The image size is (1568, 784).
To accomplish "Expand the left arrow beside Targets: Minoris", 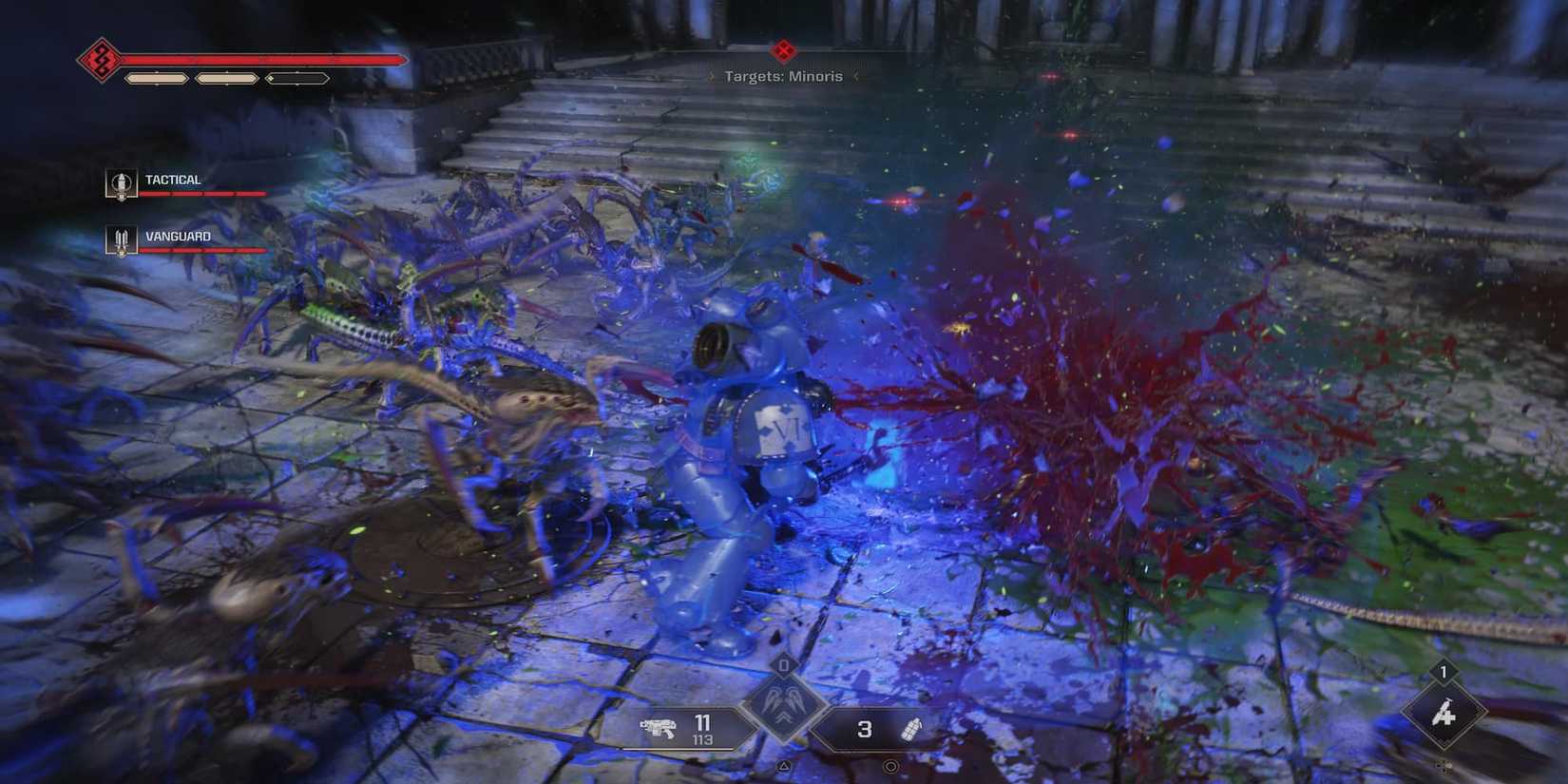I will (708, 76).
